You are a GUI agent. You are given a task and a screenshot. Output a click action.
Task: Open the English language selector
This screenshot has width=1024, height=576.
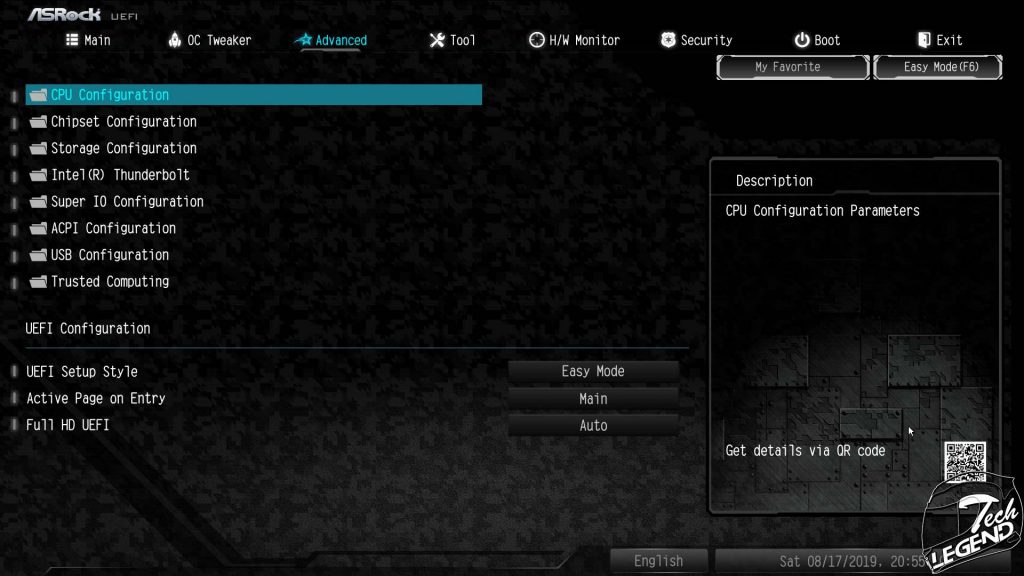(658, 561)
